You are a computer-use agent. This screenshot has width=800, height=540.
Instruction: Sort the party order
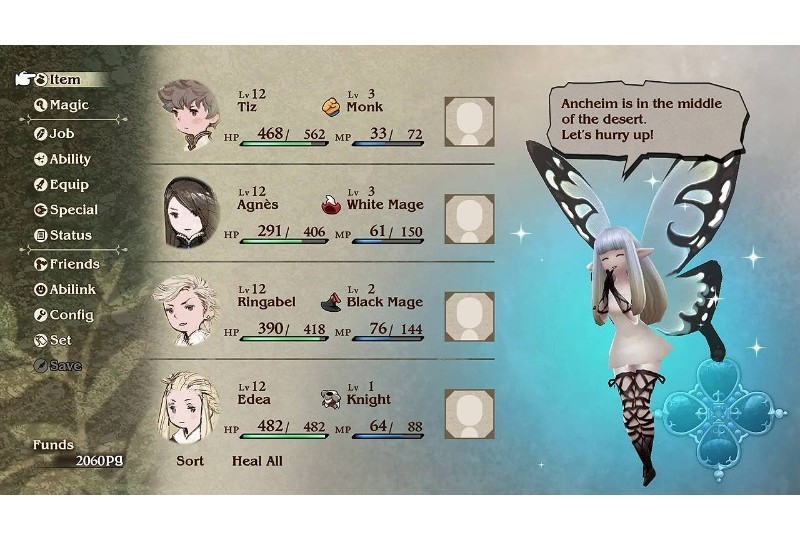pos(190,461)
